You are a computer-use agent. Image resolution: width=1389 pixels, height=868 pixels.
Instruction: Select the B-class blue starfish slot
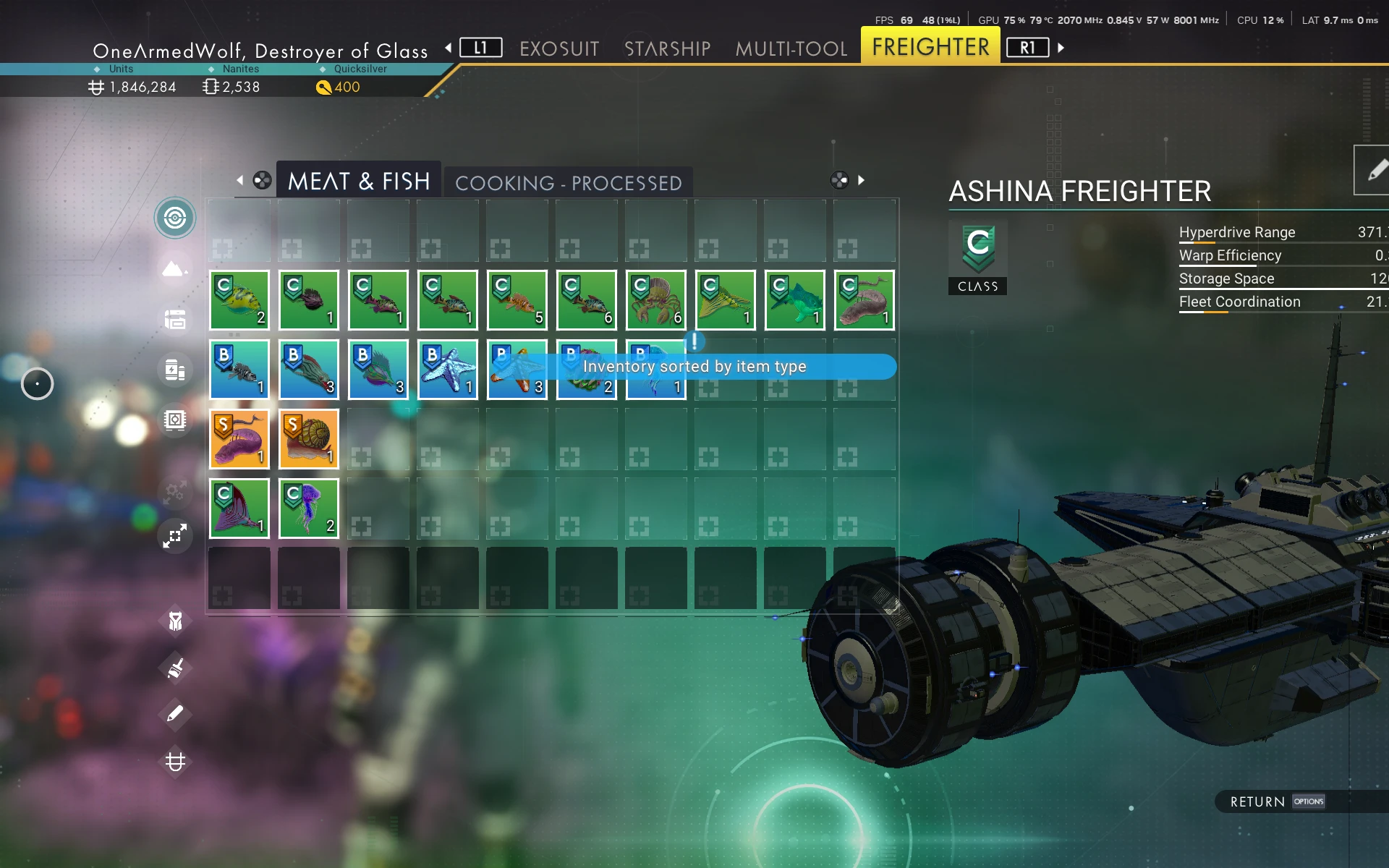pyautogui.click(x=448, y=370)
